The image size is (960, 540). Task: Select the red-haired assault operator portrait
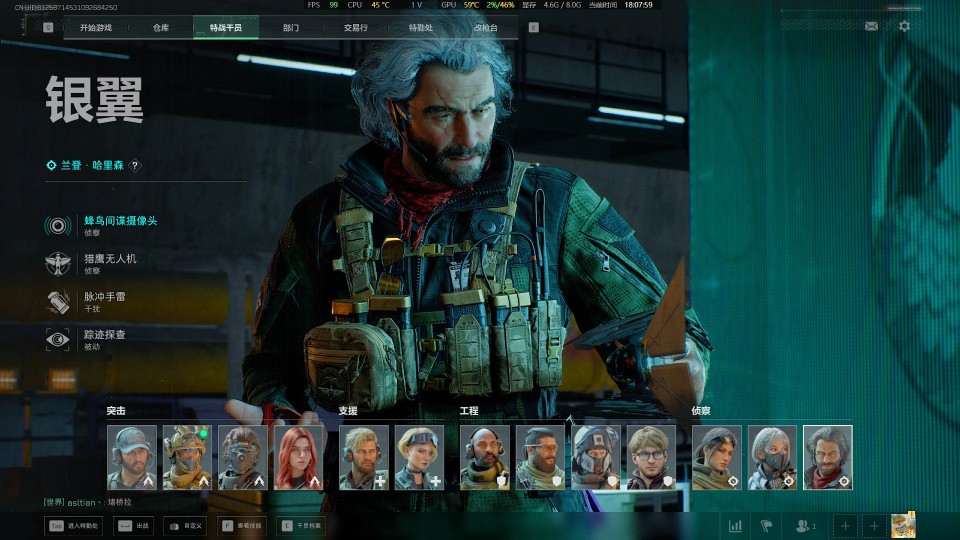click(300, 457)
